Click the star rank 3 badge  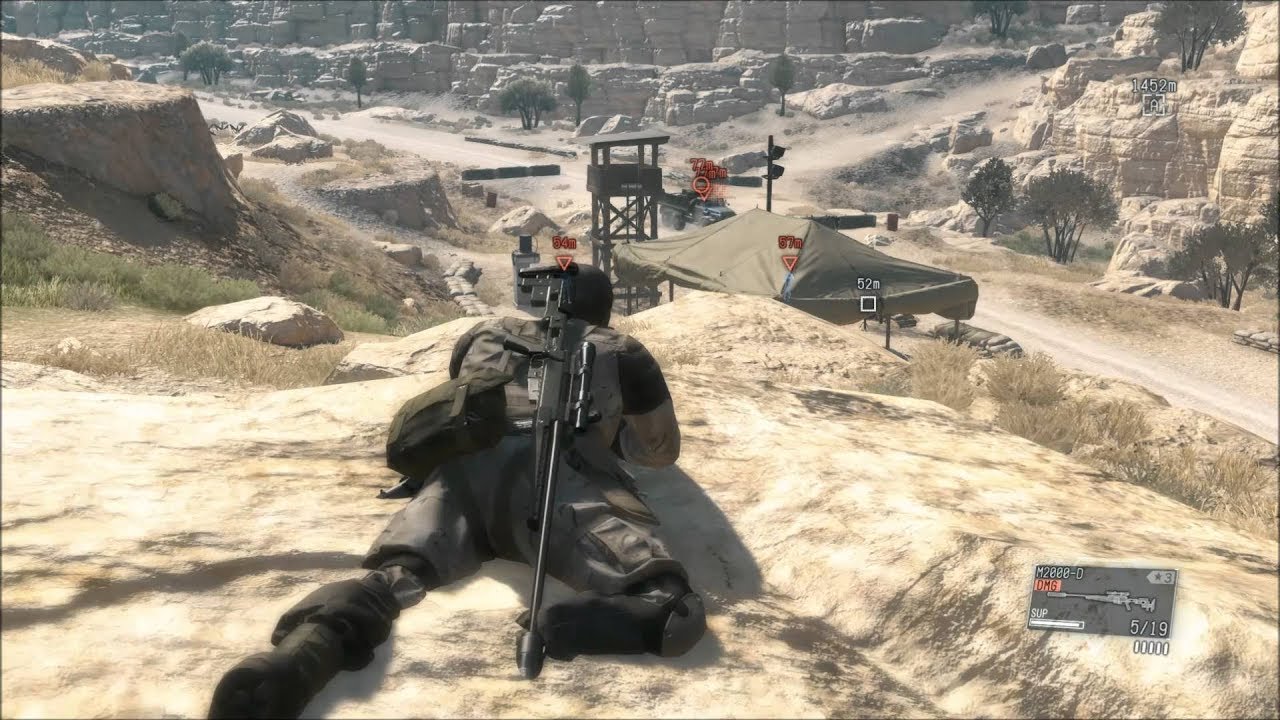coord(1161,576)
